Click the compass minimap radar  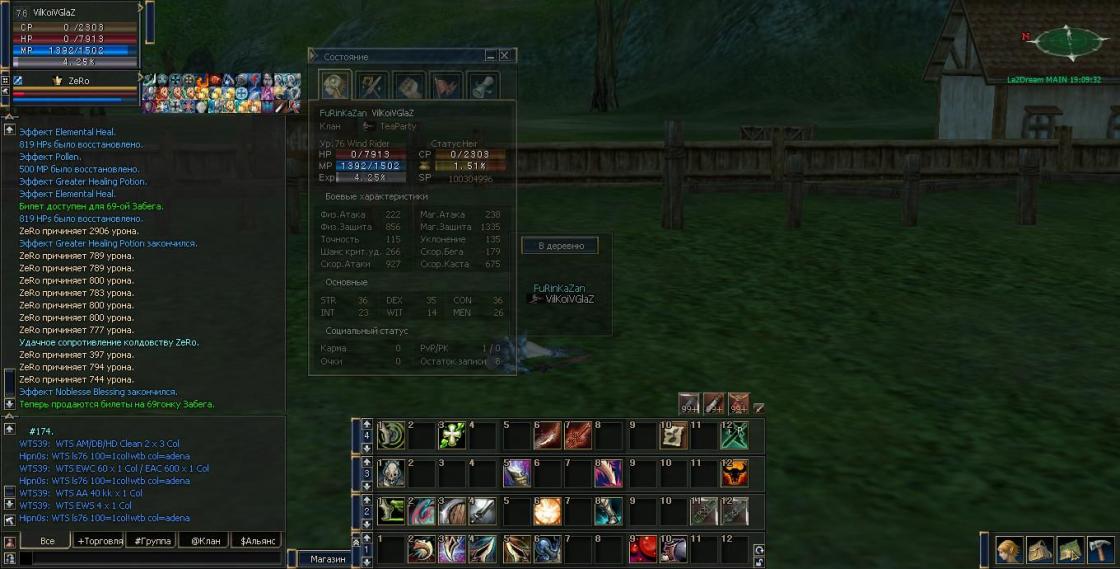(x=1067, y=42)
